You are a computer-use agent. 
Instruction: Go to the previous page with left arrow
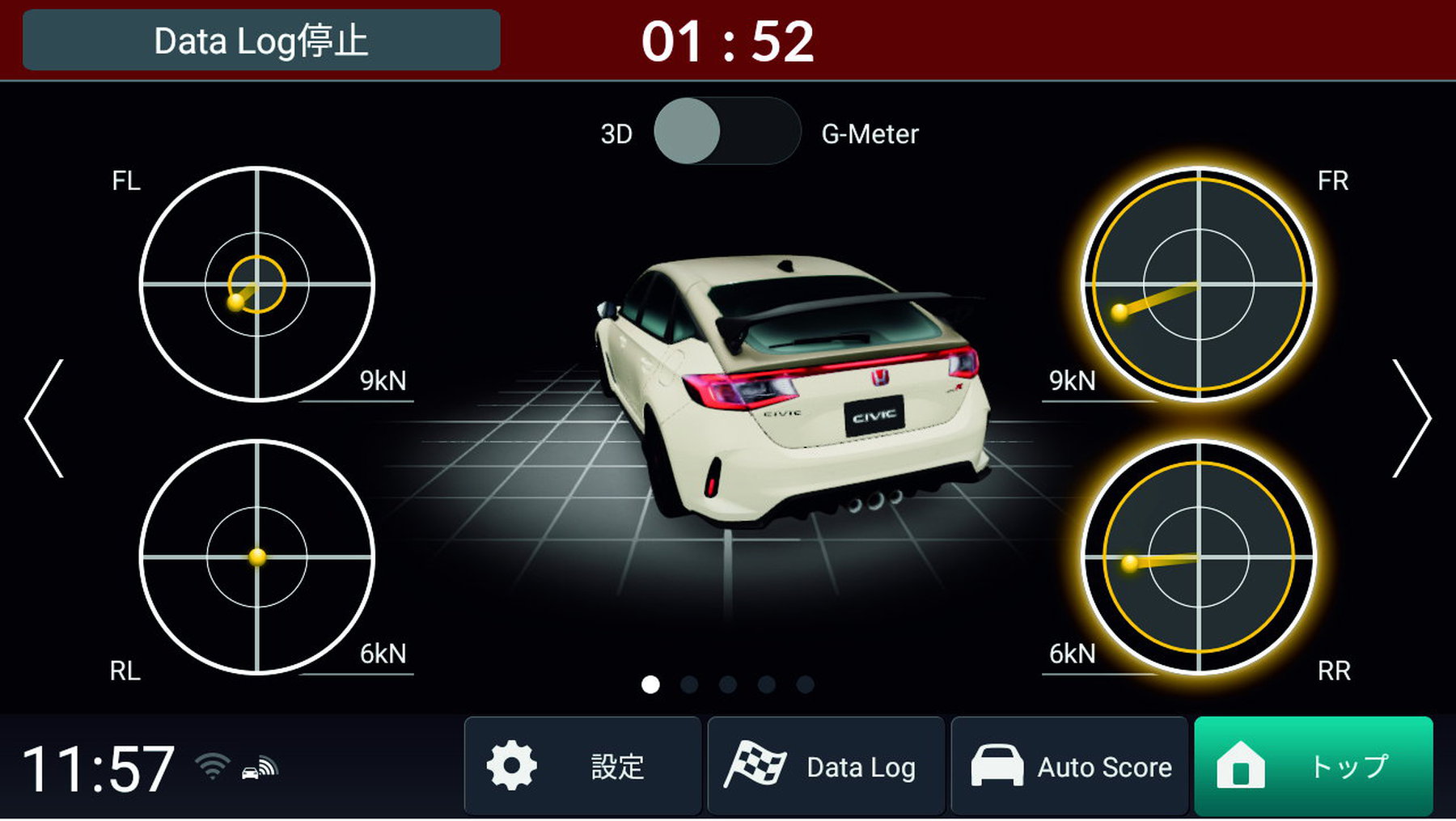click(x=44, y=418)
